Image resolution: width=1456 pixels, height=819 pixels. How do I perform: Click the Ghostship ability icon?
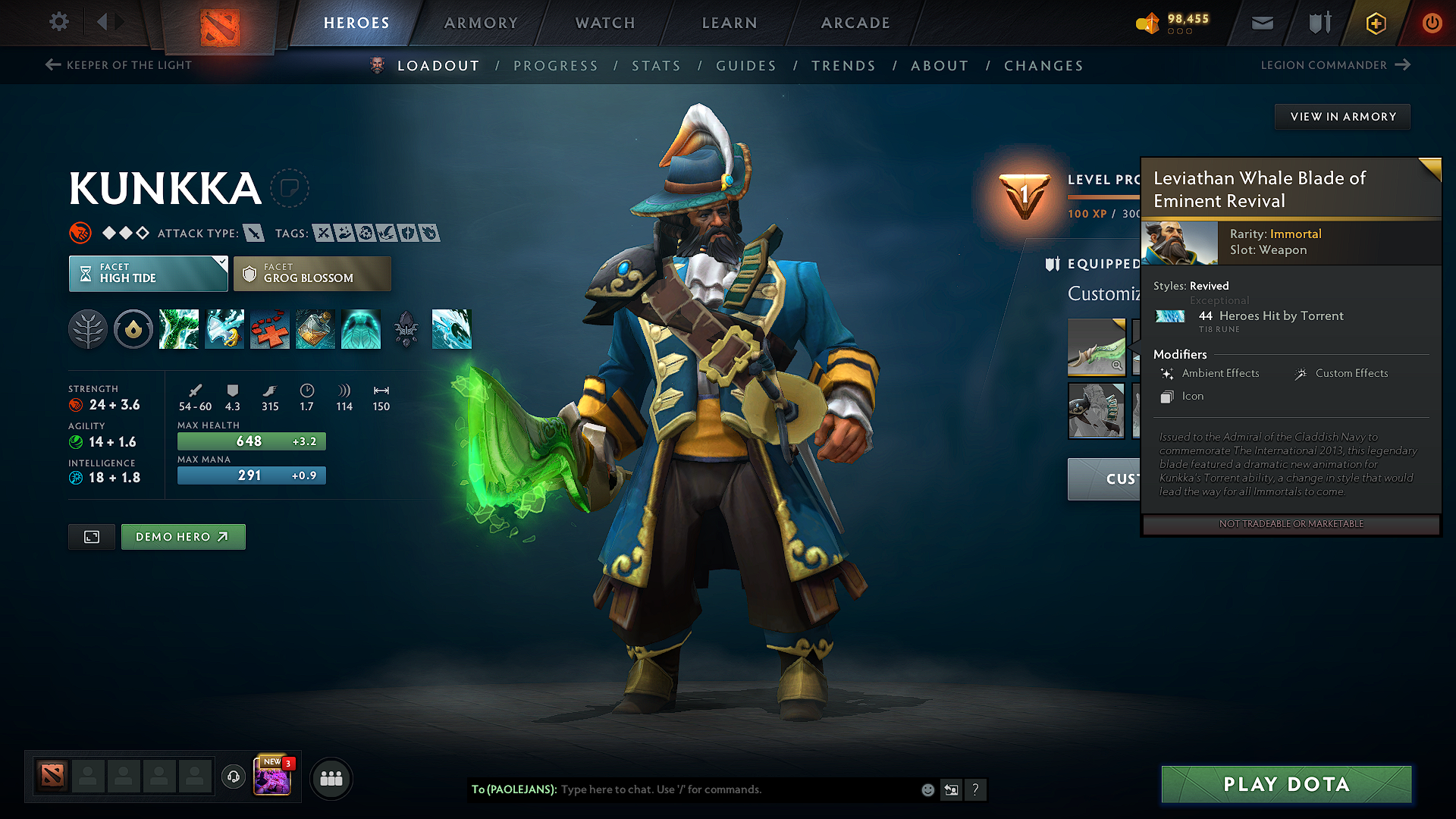tap(361, 329)
